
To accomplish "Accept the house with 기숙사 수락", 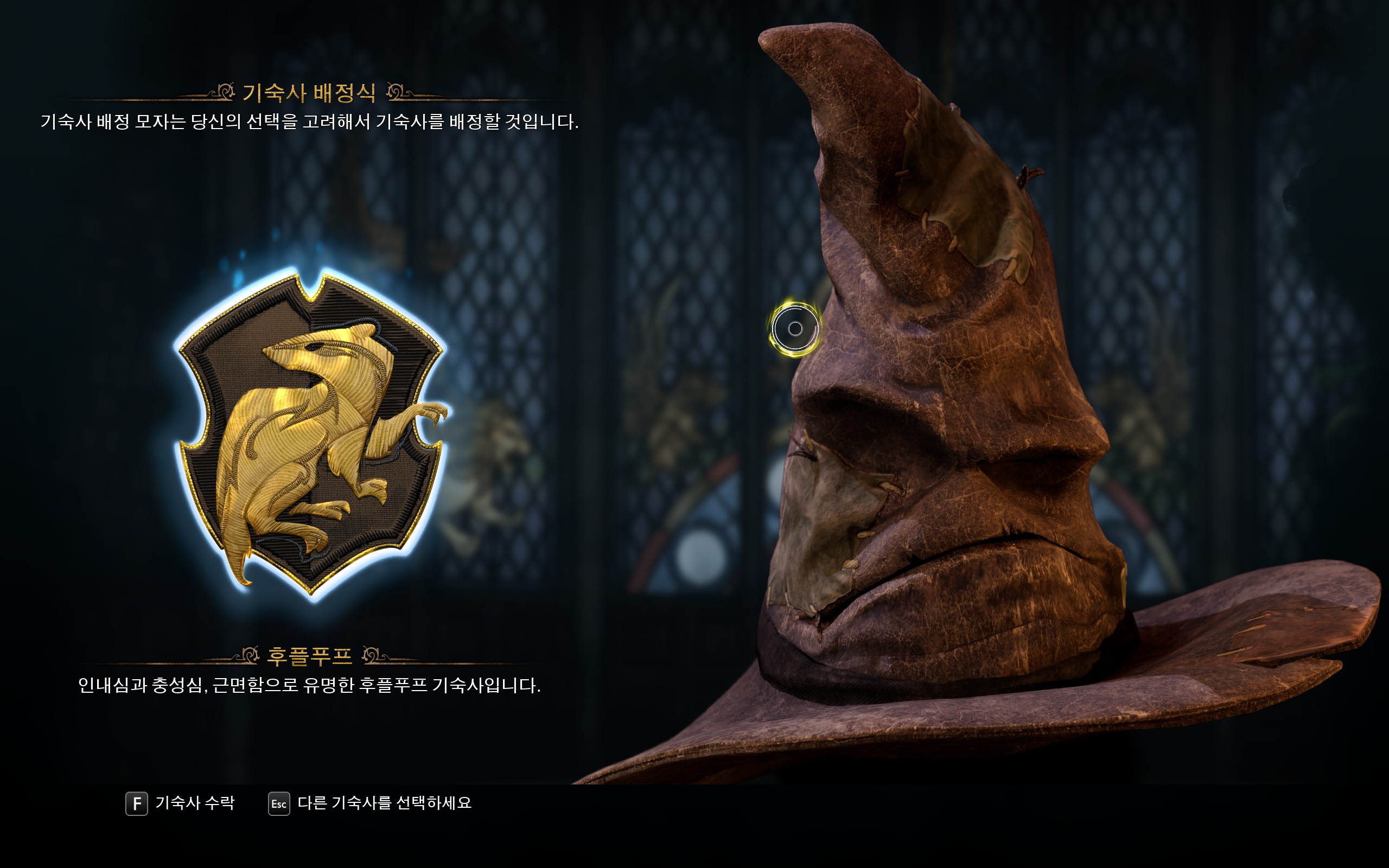I will (x=180, y=803).
